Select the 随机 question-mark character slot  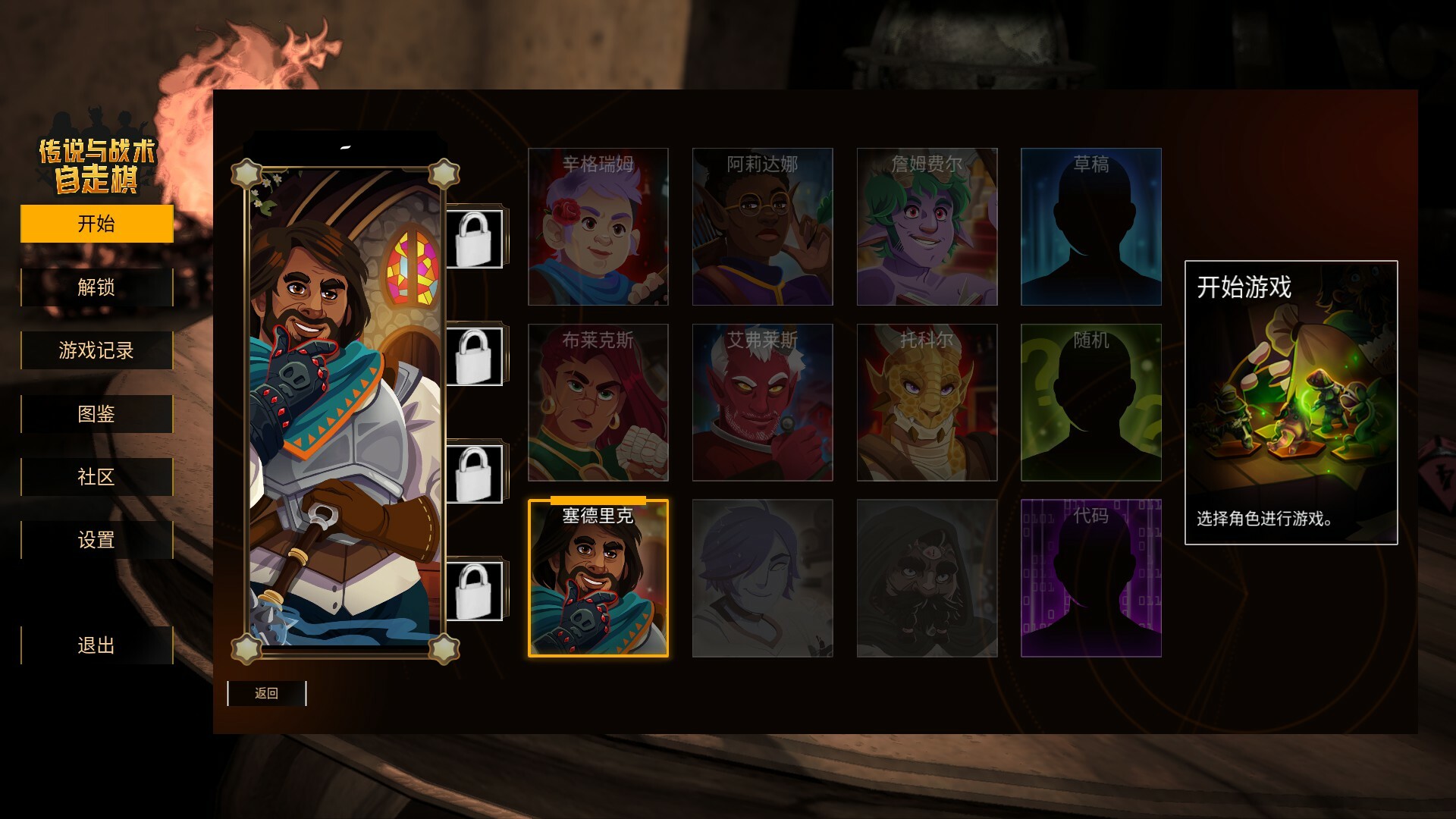point(1090,403)
